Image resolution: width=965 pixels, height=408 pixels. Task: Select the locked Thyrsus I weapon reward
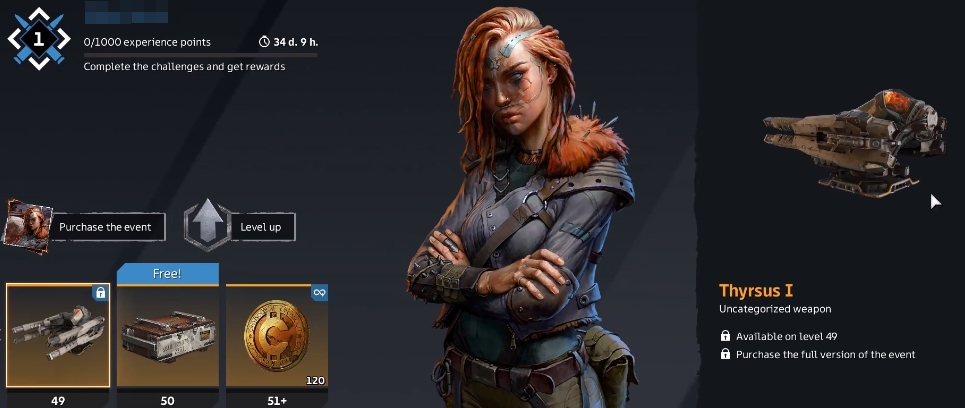[58, 335]
